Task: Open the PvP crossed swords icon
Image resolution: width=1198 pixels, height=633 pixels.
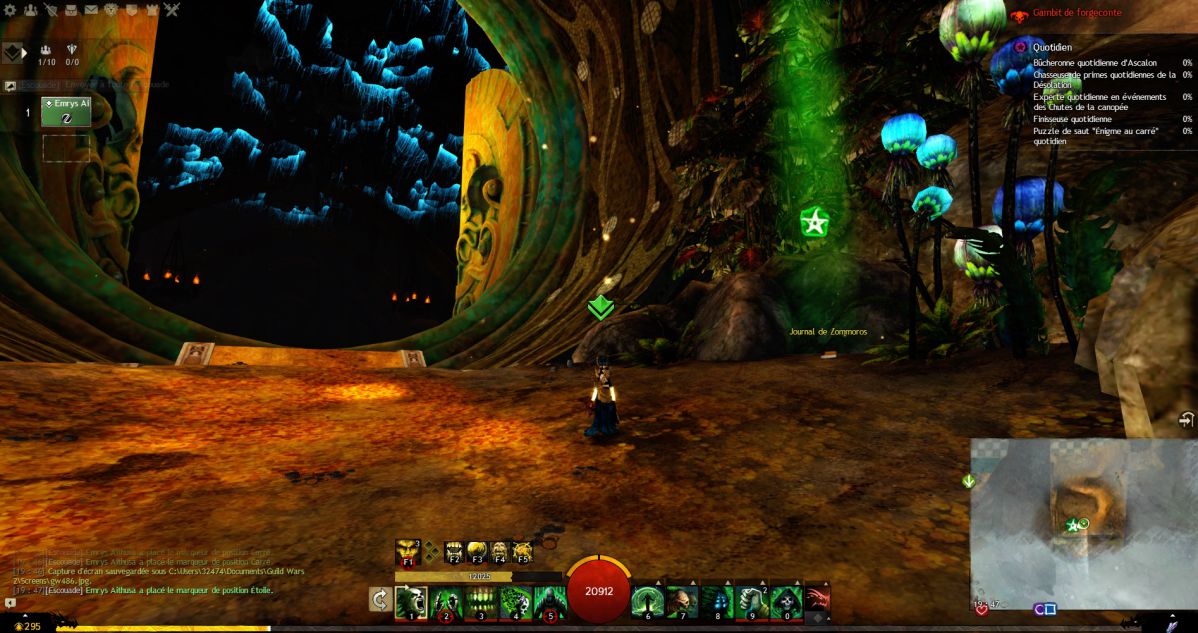Action: [171, 10]
